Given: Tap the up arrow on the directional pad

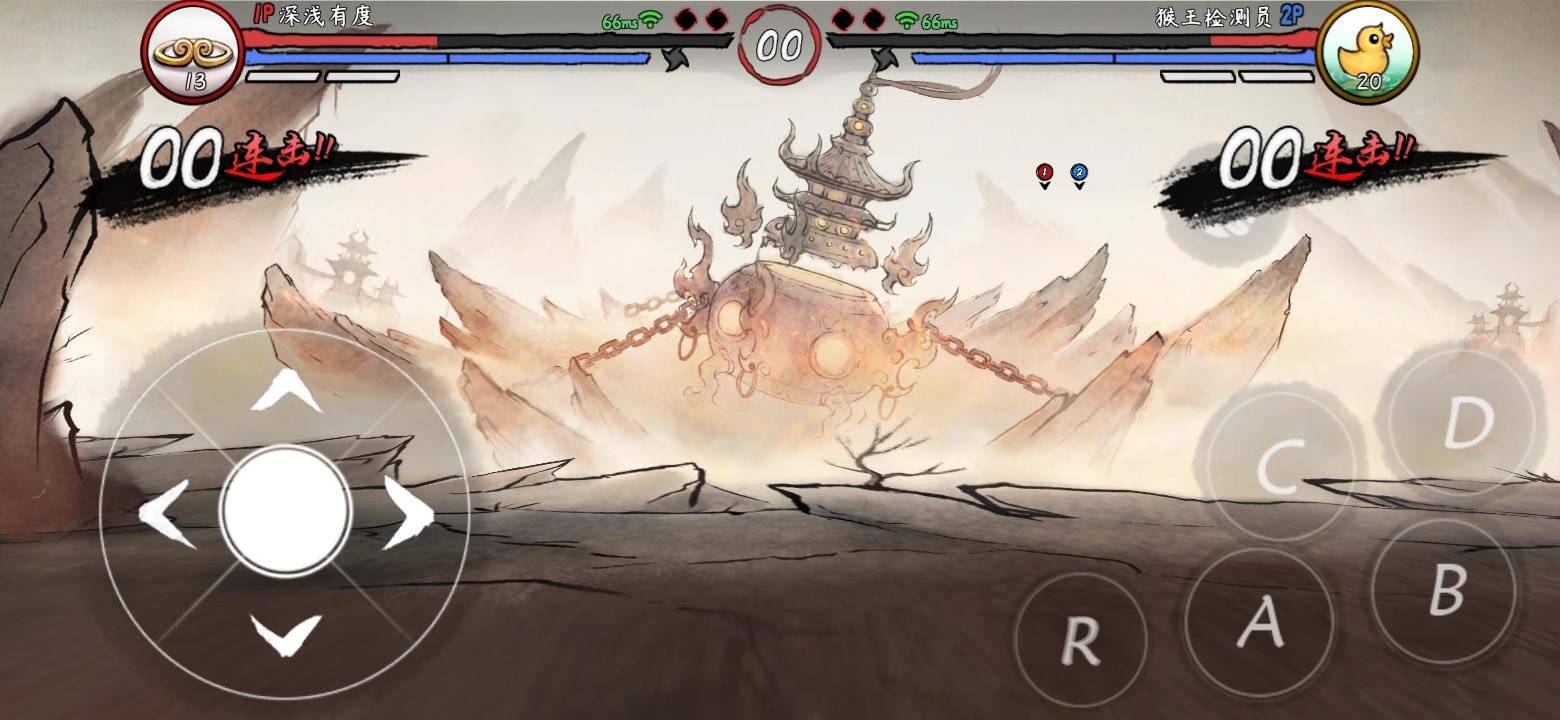Looking at the screenshot, I should point(283,391).
